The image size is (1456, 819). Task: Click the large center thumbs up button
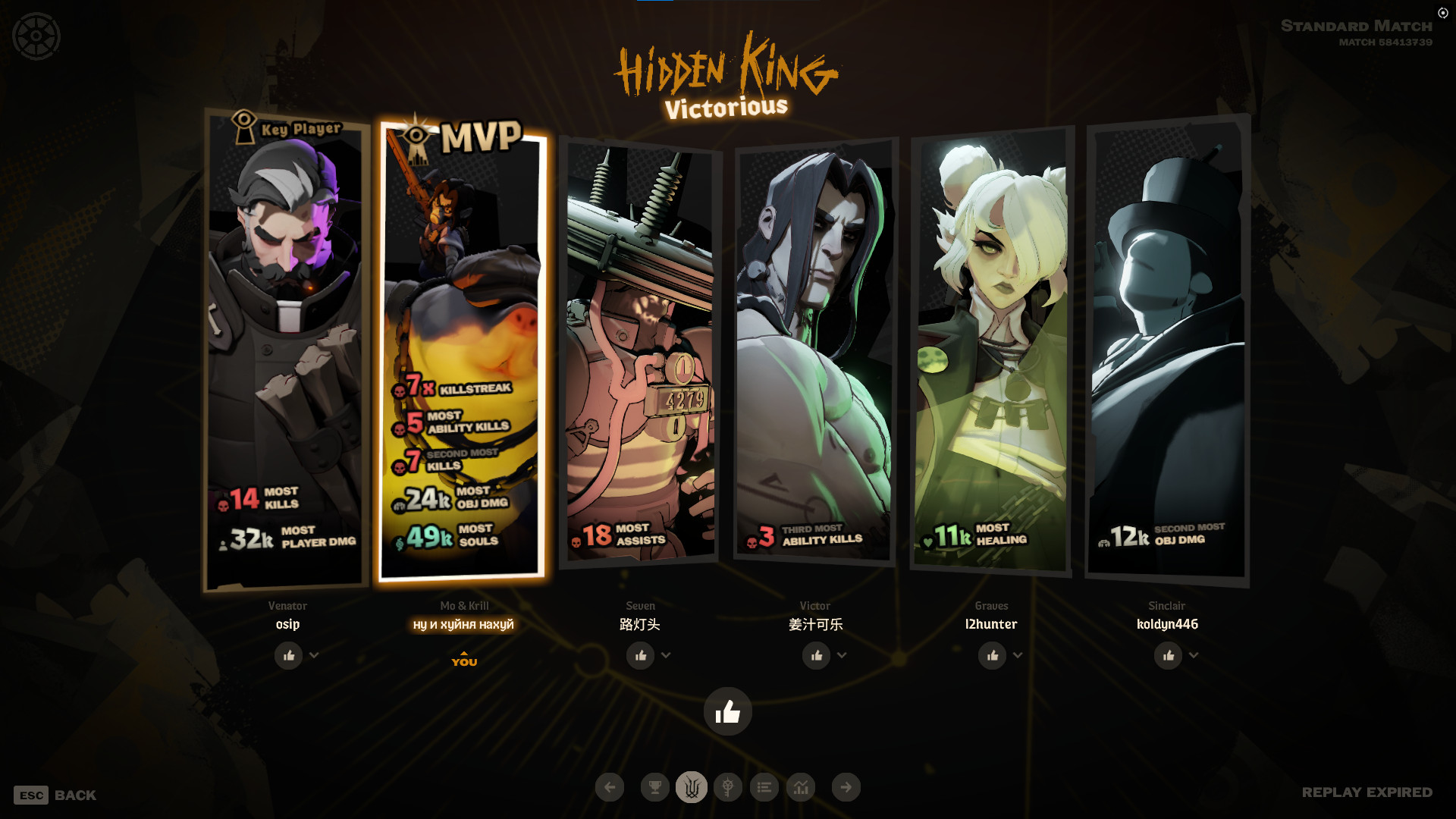(728, 711)
